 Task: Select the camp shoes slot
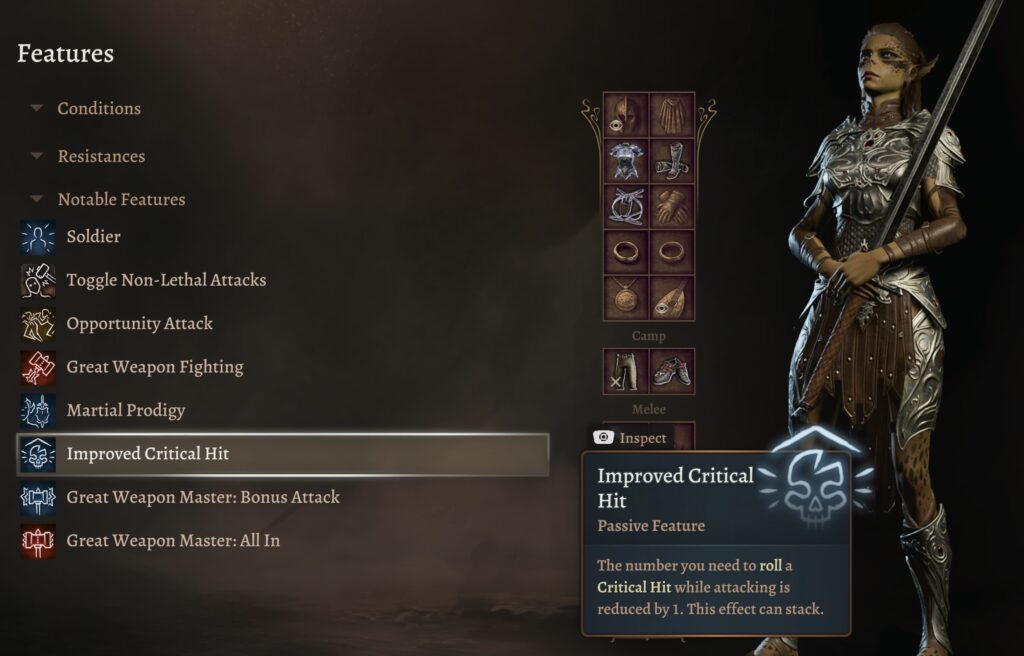[x=673, y=371]
